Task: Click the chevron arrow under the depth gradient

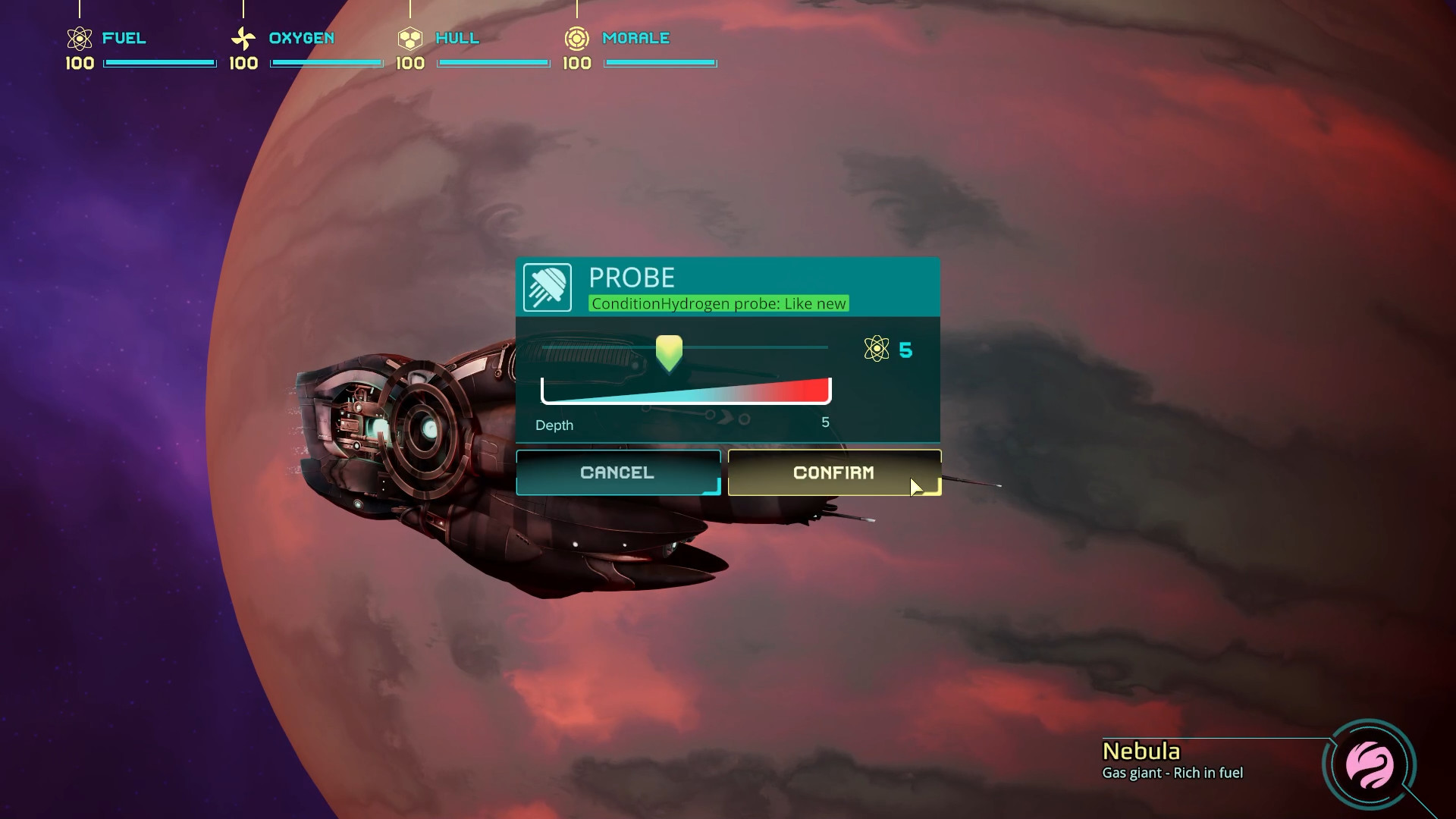Action: [726, 416]
